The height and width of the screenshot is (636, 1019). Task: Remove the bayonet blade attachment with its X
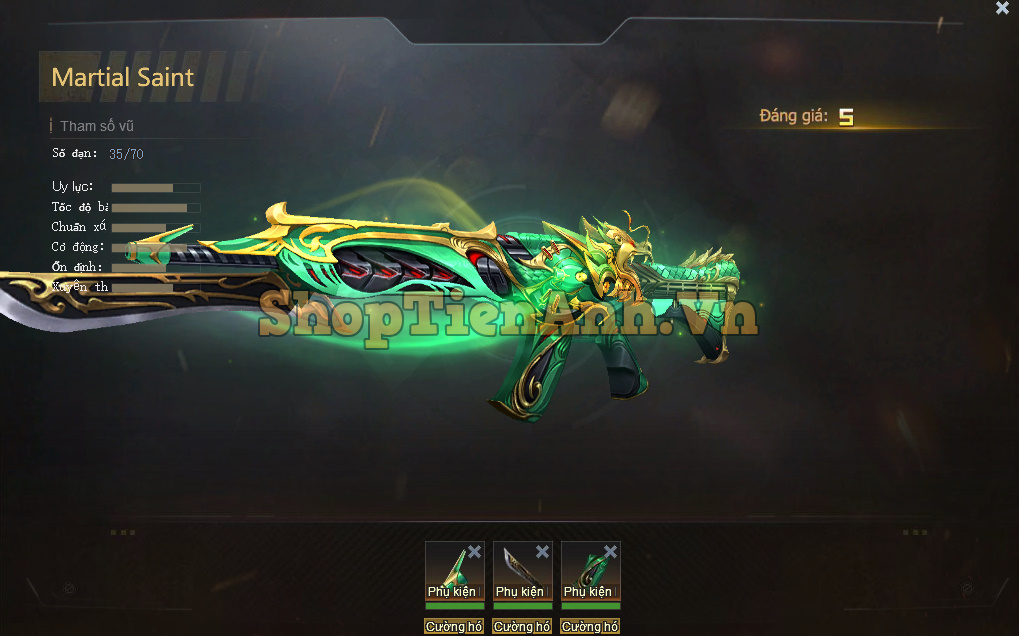542,552
